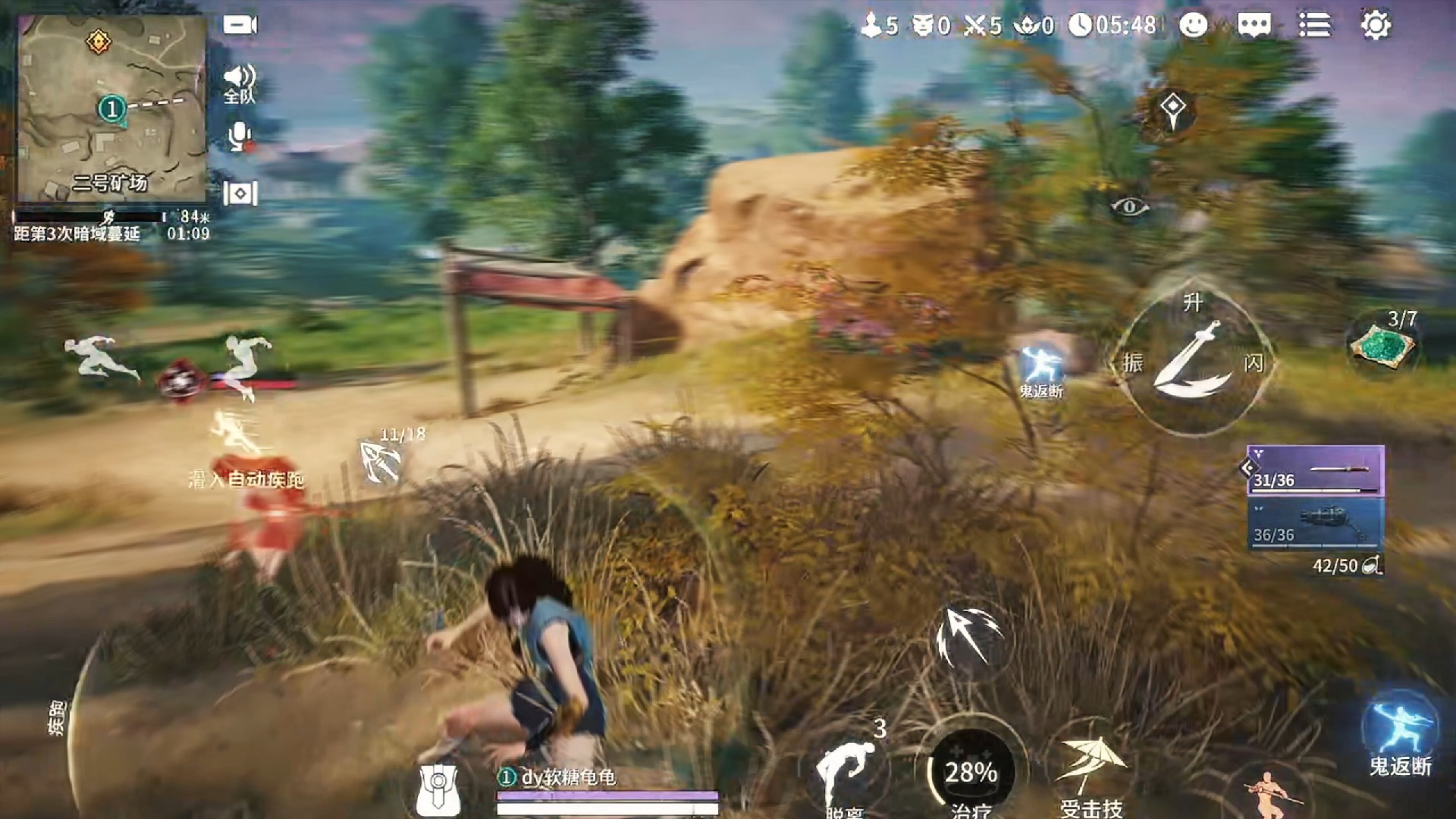Activate the large 鬼返断 skill button
This screenshot has height=819, width=1456.
click(x=1400, y=732)
